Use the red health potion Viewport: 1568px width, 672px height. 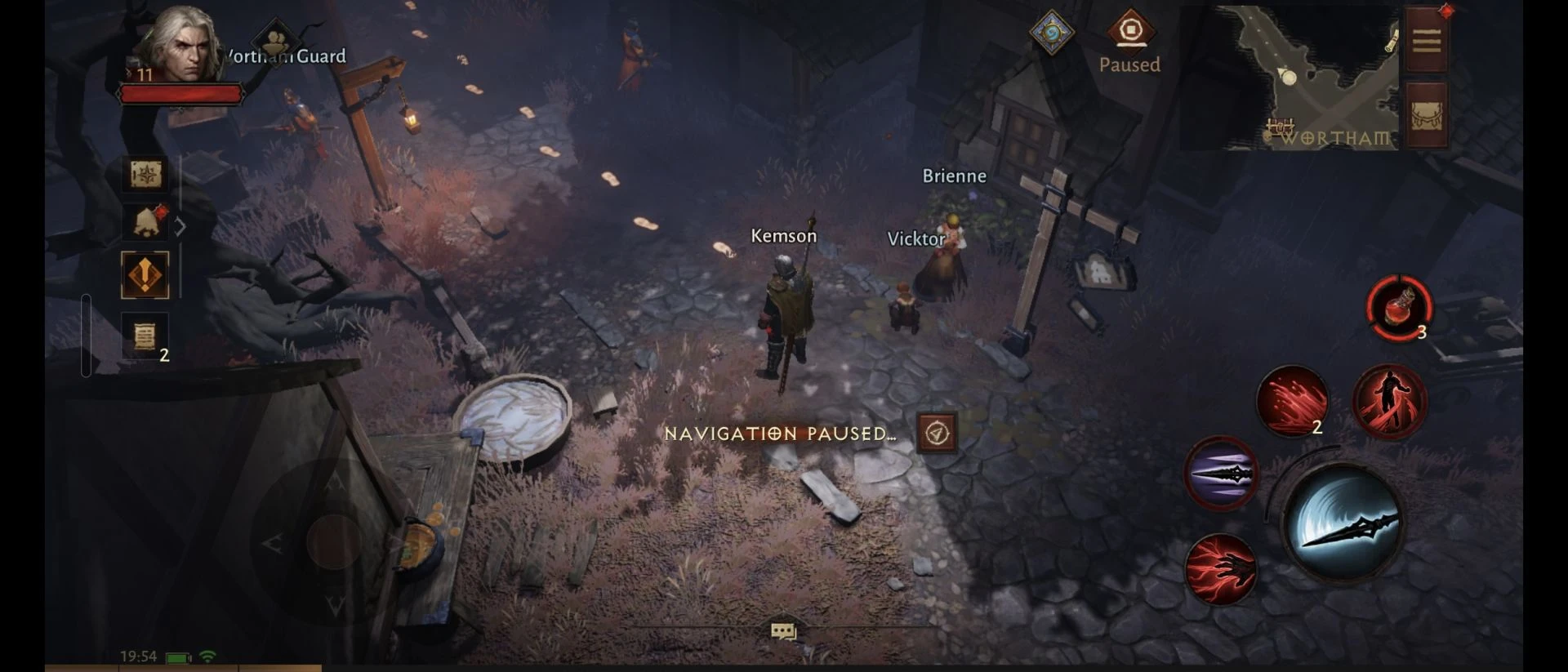point(1400,308)
